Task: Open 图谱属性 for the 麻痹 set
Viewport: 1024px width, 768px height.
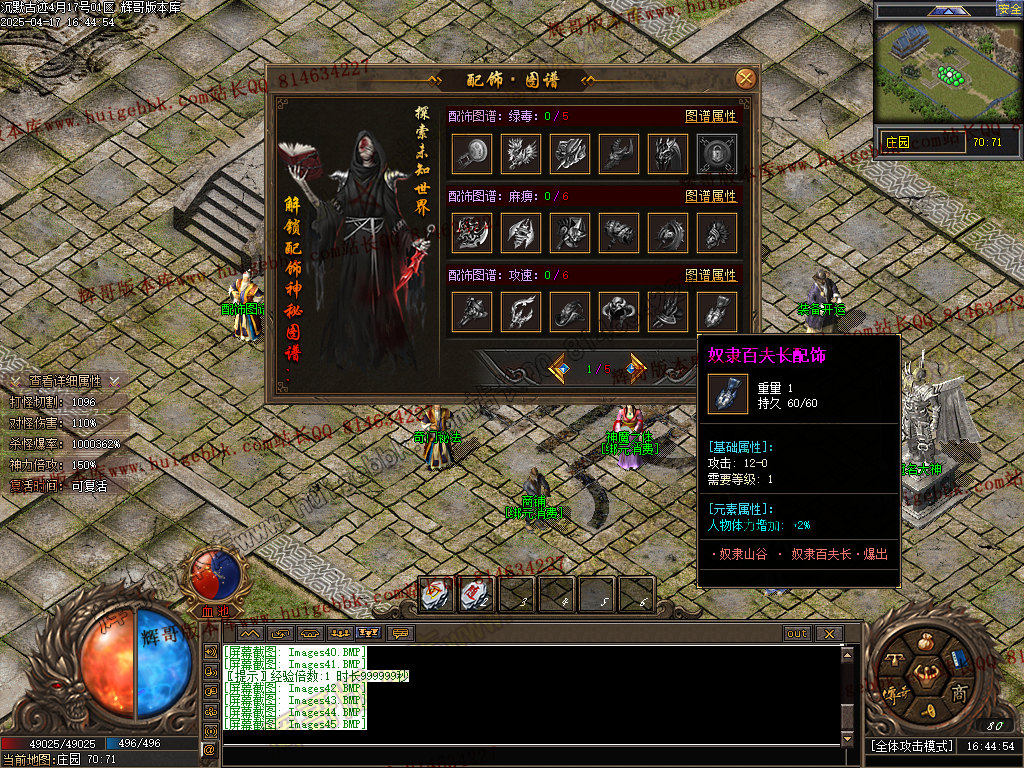Action: [x=711, y=196]
